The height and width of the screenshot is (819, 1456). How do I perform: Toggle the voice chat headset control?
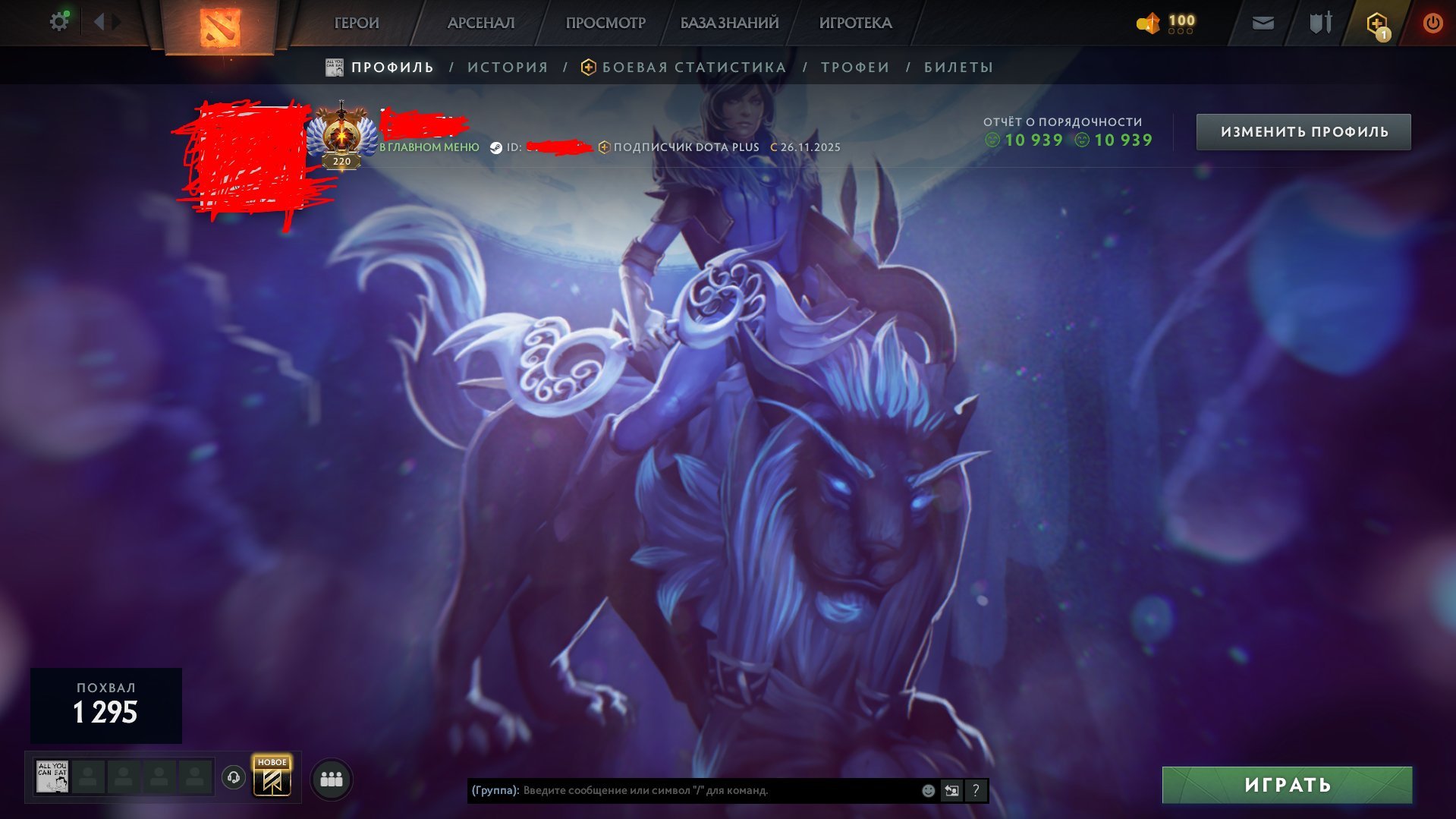234,776
